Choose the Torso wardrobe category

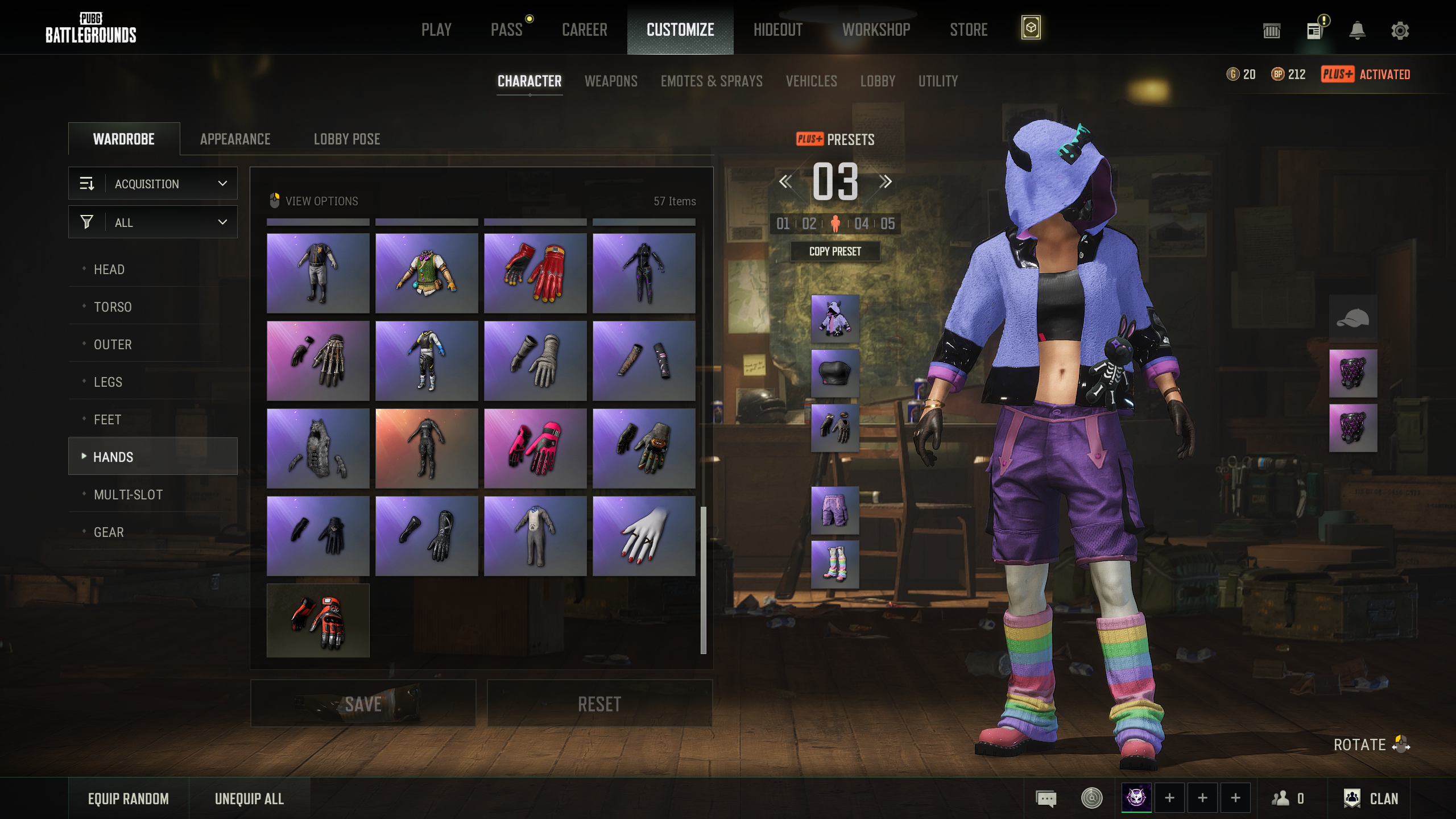113,307
